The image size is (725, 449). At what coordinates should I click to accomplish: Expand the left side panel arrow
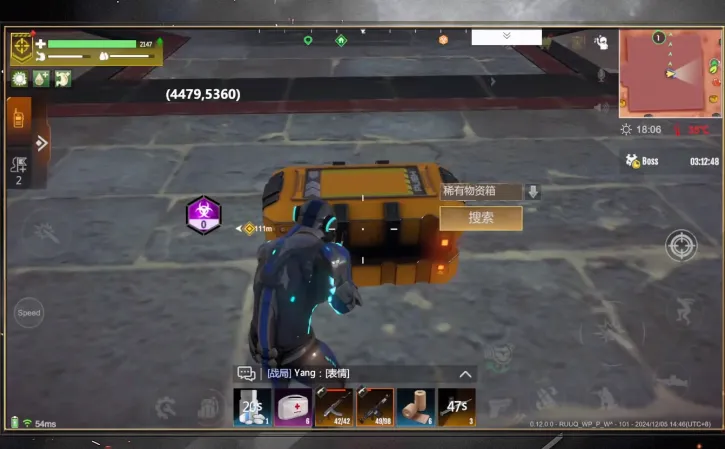(42, 142)
